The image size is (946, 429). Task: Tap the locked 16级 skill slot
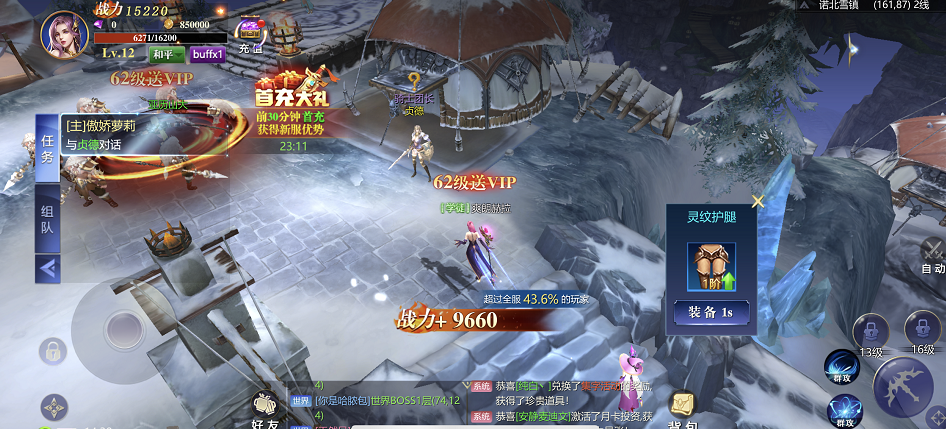point(922,329)
